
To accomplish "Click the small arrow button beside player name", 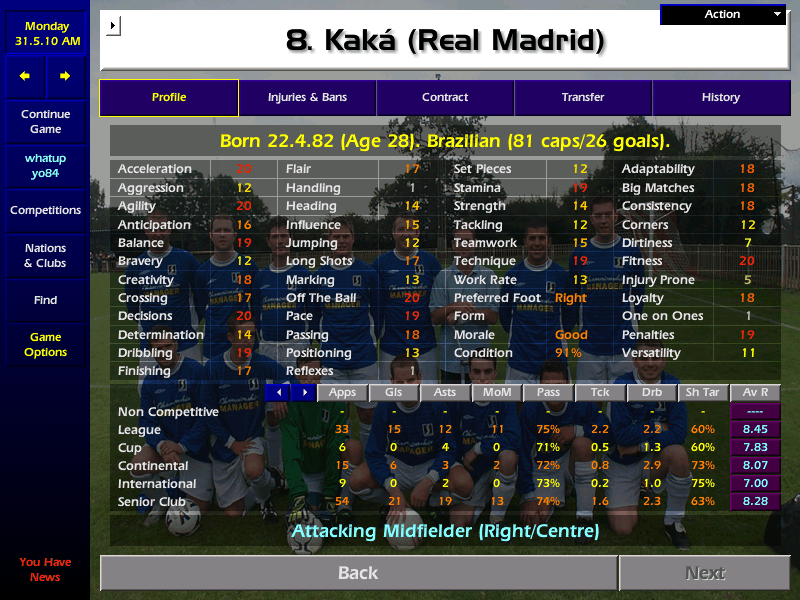I will 112,25.
